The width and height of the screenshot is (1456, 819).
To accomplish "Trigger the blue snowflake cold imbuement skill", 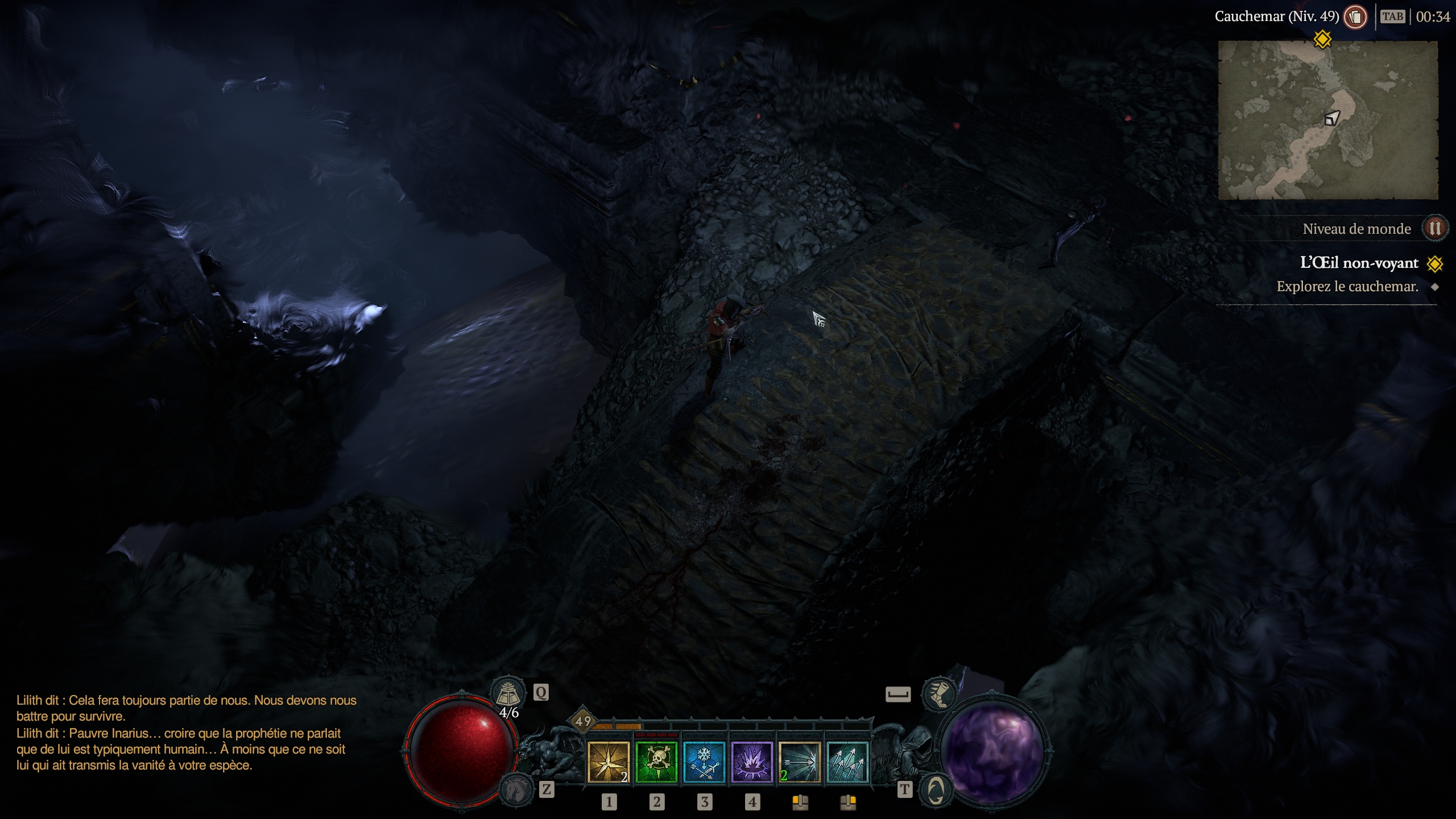I will [704, 762].
